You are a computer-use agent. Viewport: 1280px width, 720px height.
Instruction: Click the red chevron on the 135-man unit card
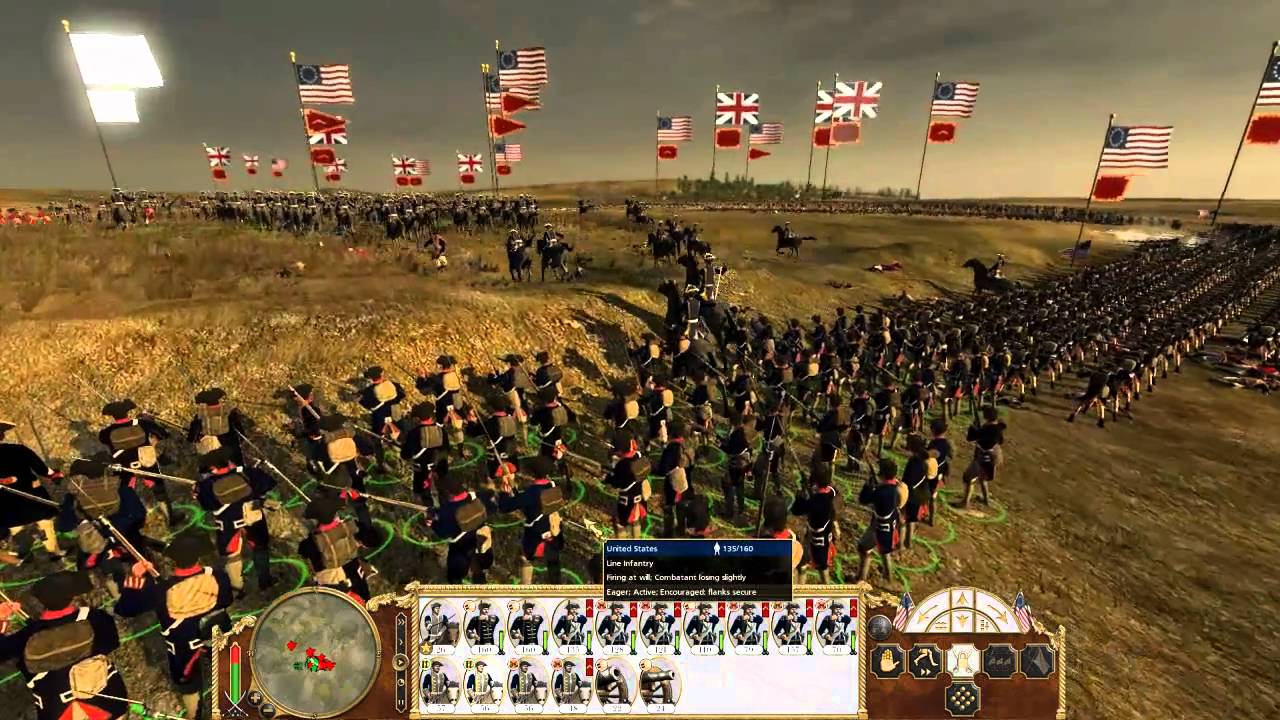(x=590, y=608)
